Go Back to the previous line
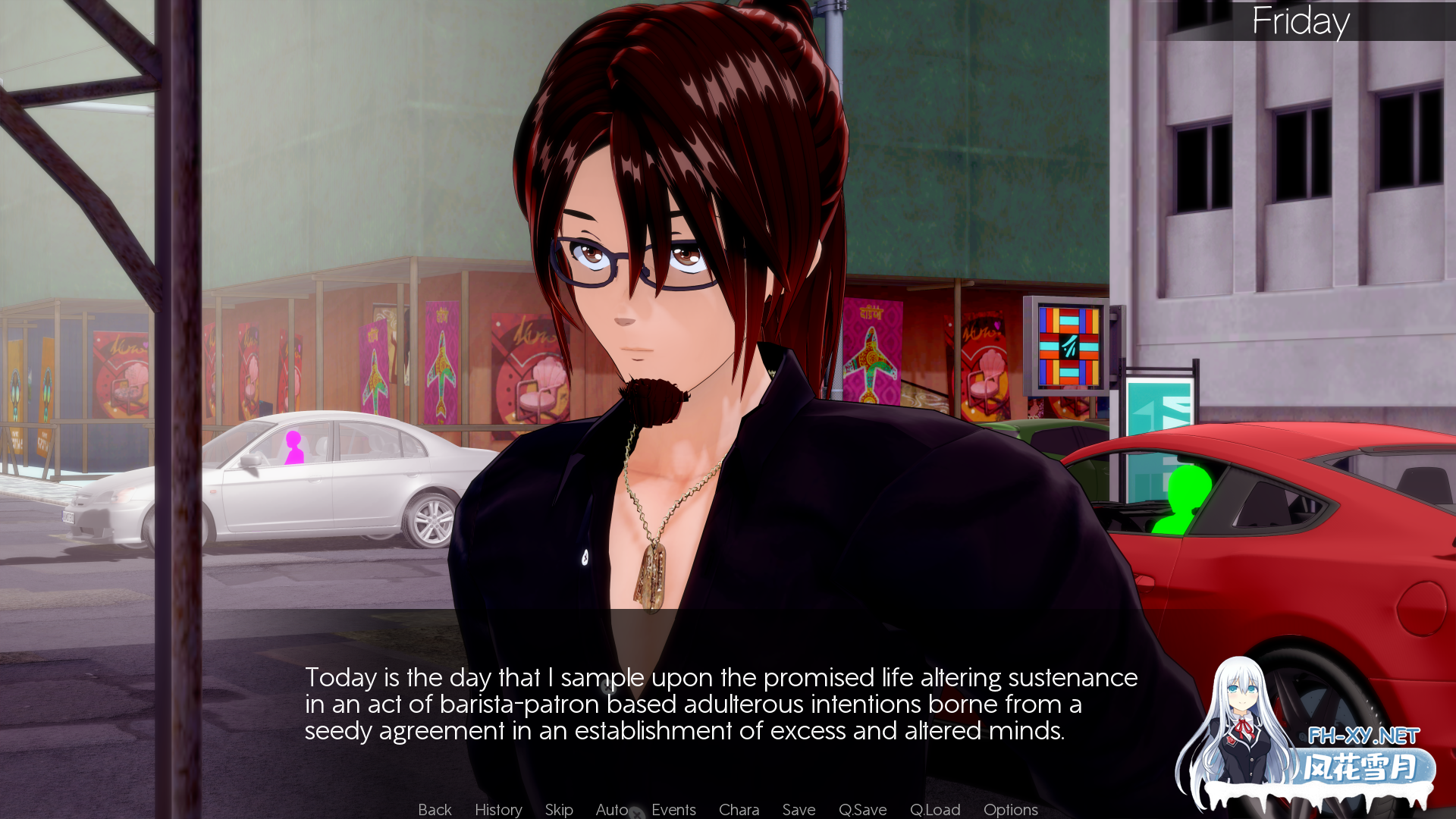 click(434, 809)
